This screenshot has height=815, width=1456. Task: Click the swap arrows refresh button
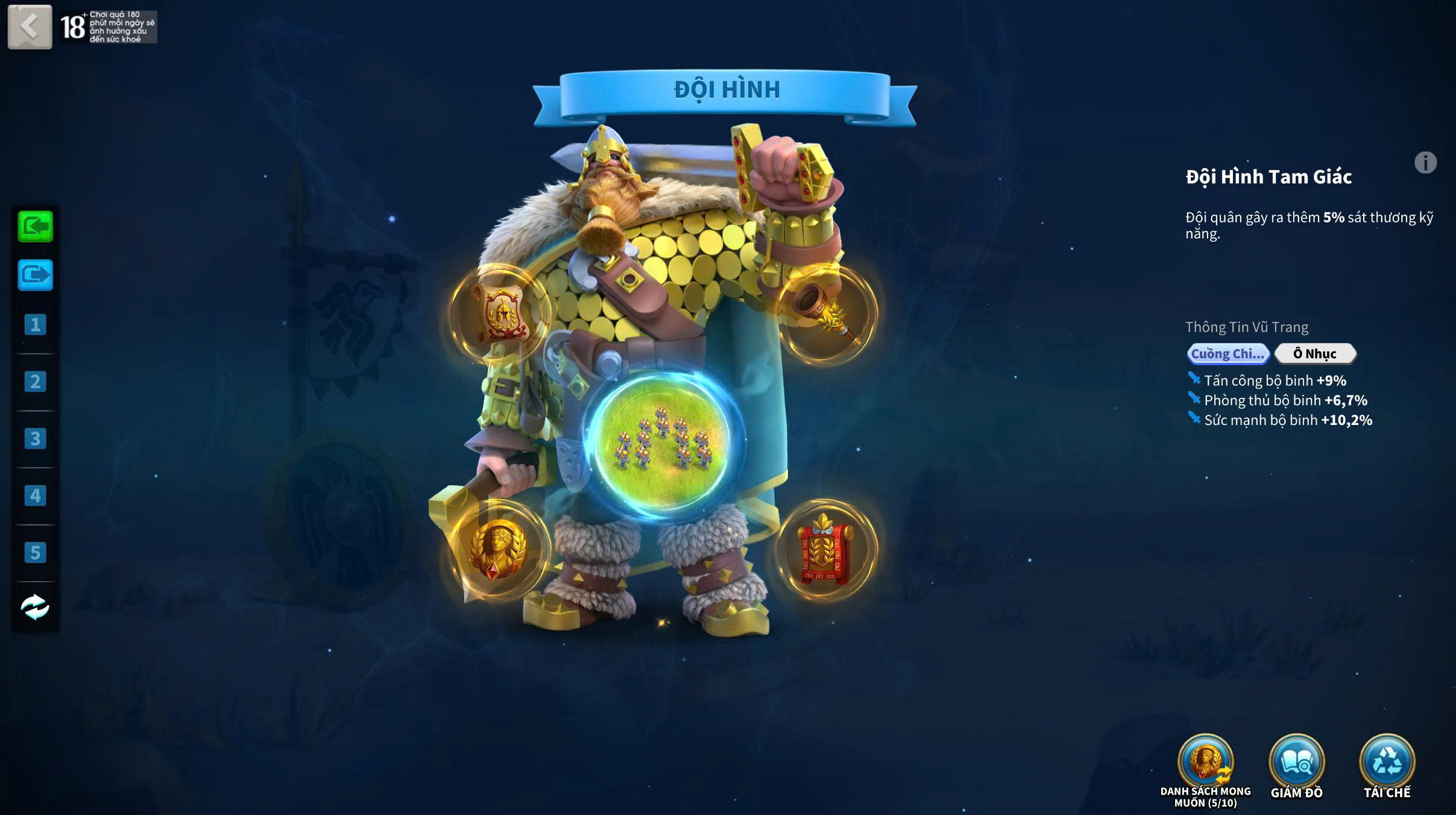[x=35, y=607]
